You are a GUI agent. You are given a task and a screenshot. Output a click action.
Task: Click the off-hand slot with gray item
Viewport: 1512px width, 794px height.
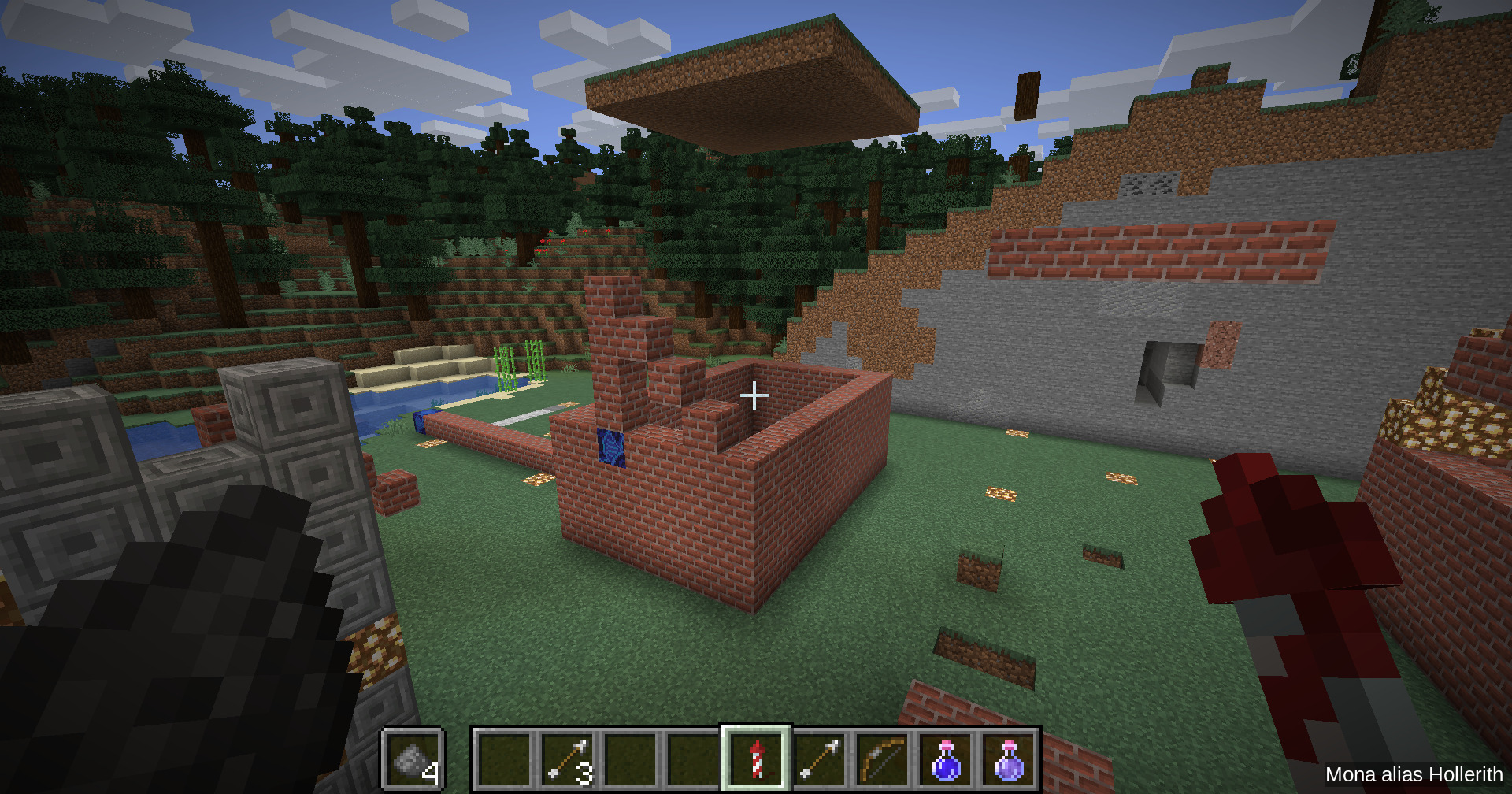pyautogui.click(x=413, y=759)
